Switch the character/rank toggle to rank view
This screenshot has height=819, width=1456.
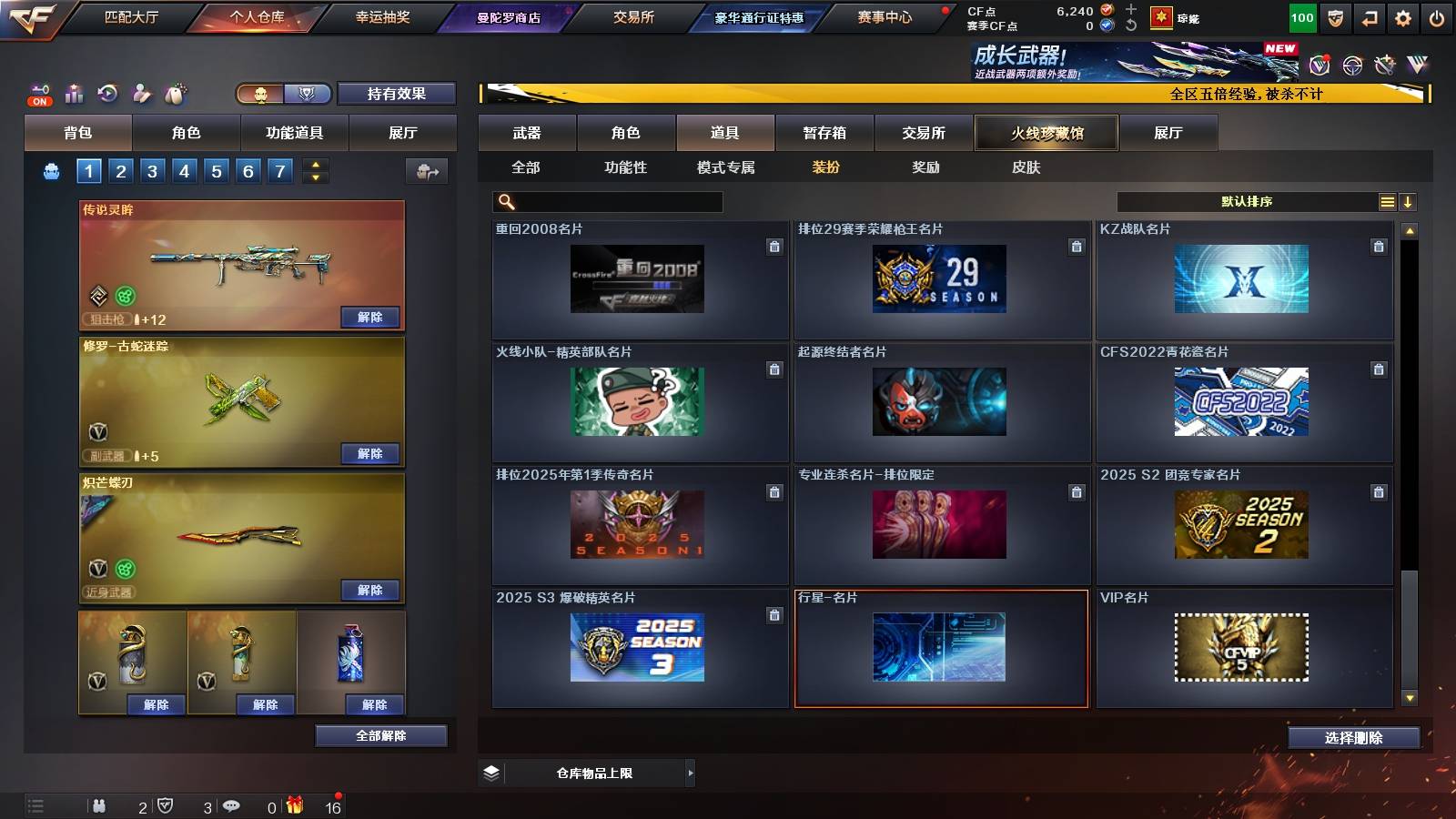(x=307, y=94)
